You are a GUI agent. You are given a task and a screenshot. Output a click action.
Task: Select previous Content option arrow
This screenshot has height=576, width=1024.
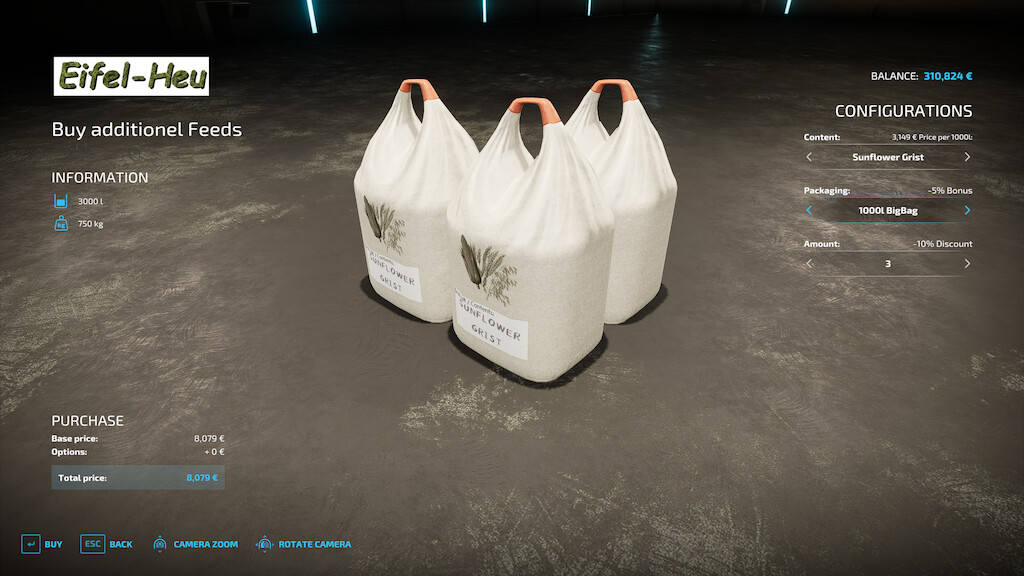click(x=809, y=157)
